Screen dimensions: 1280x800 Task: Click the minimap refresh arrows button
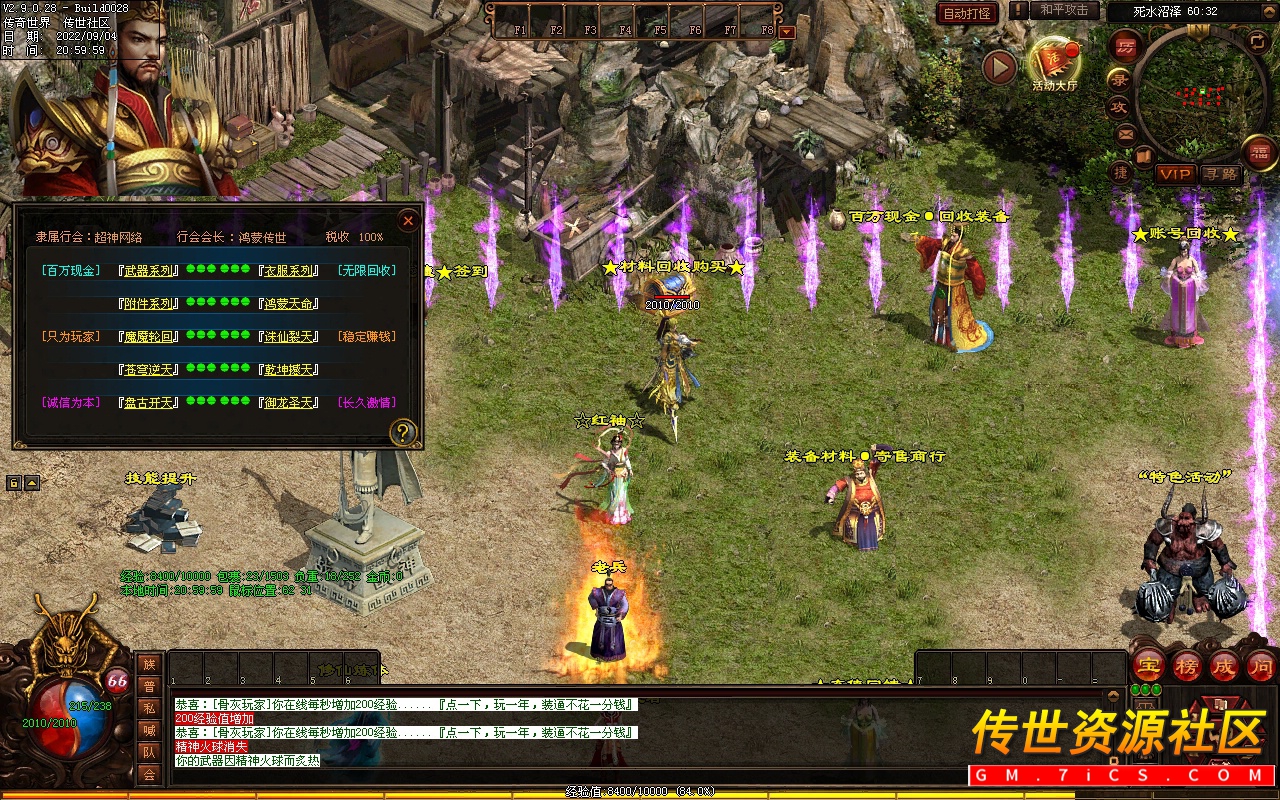coord(1257,41)
